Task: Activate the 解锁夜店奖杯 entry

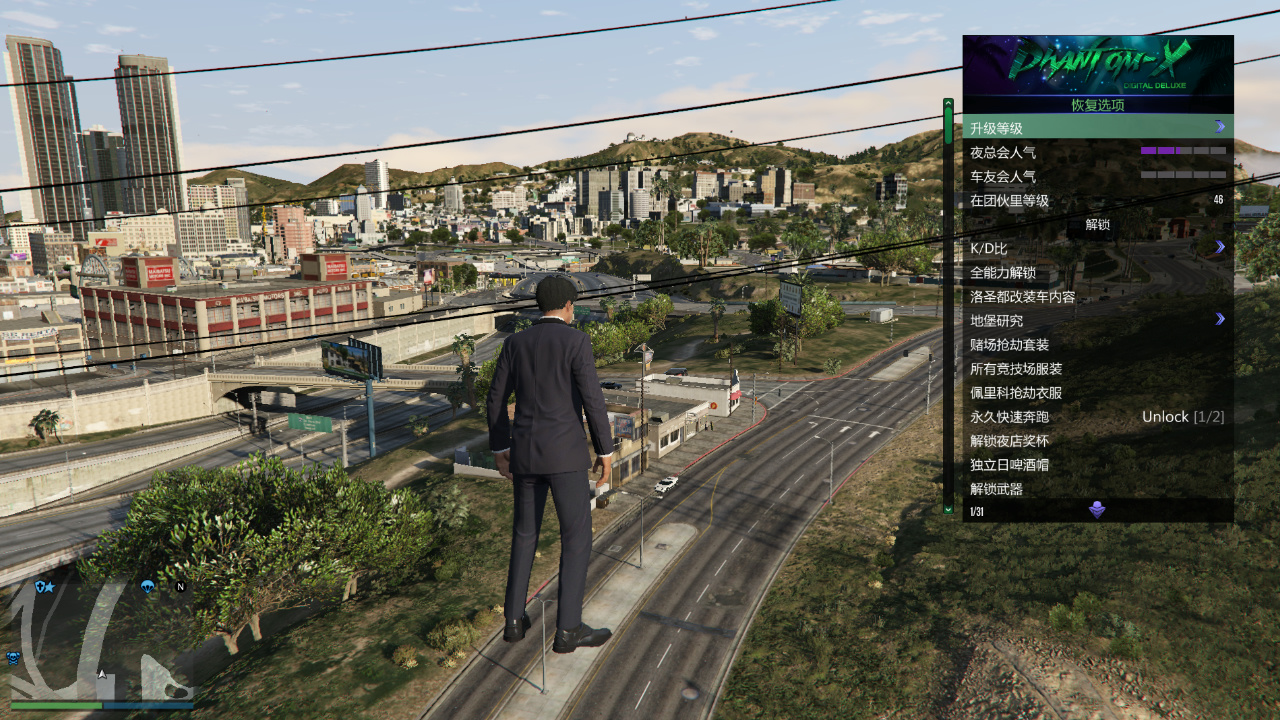Action: (1097, 440)
